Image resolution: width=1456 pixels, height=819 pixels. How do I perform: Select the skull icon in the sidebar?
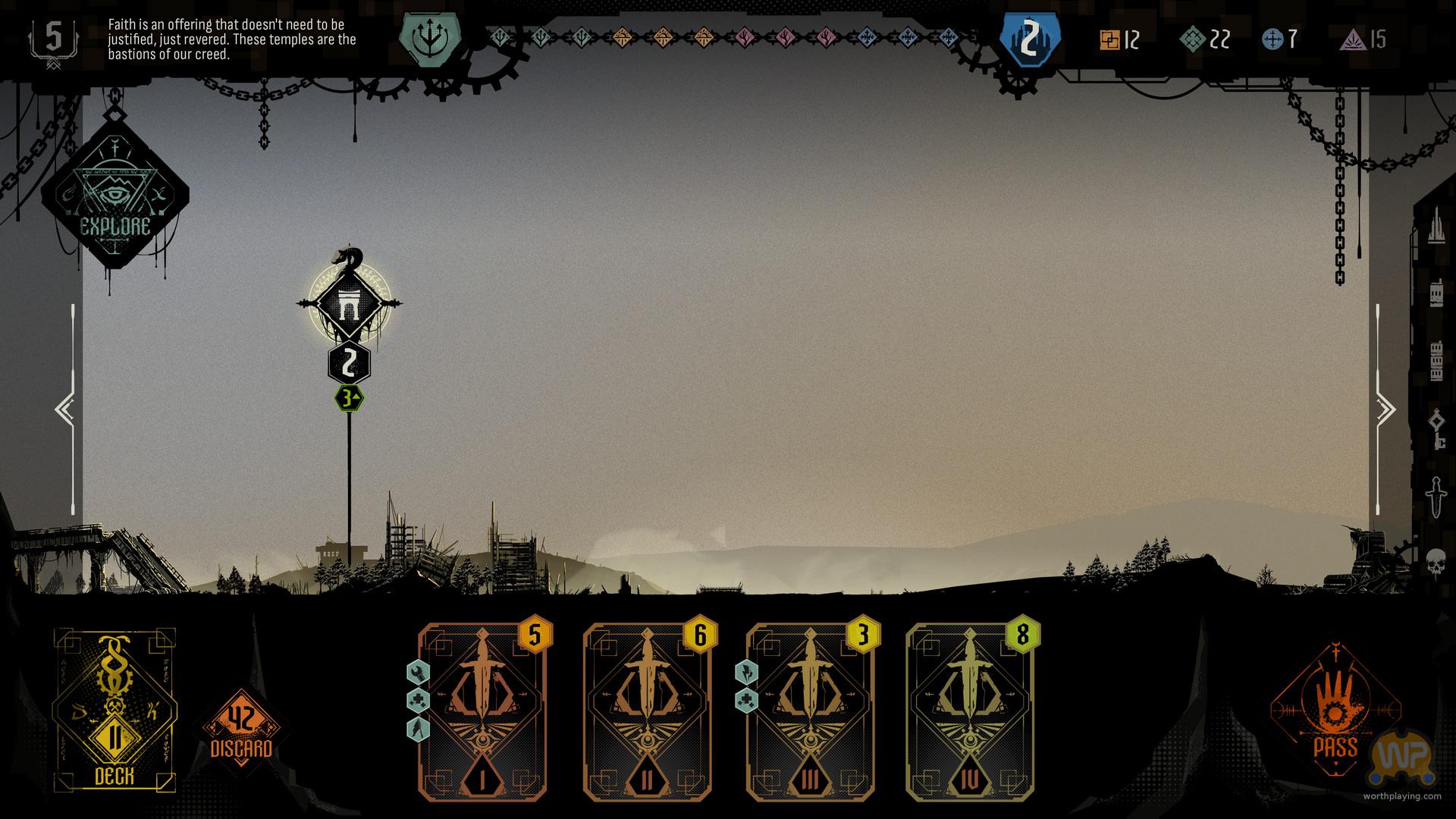click(x=1436, y=563)
